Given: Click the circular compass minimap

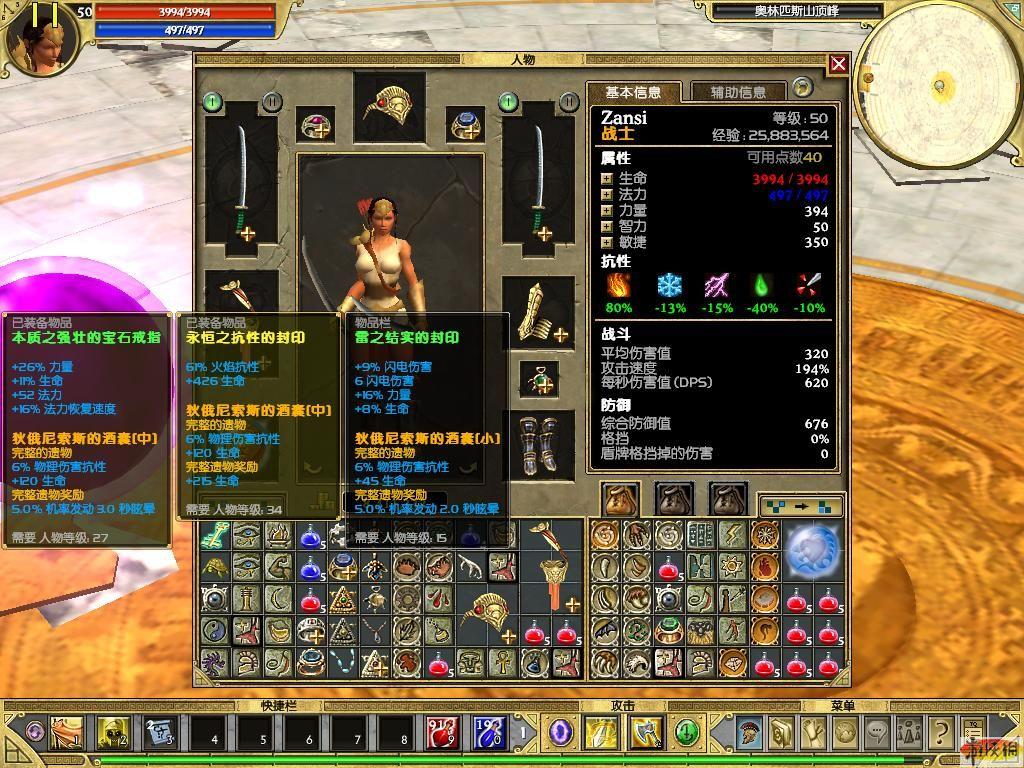Looking at the screenshot, I should click(x=938, y=80).
